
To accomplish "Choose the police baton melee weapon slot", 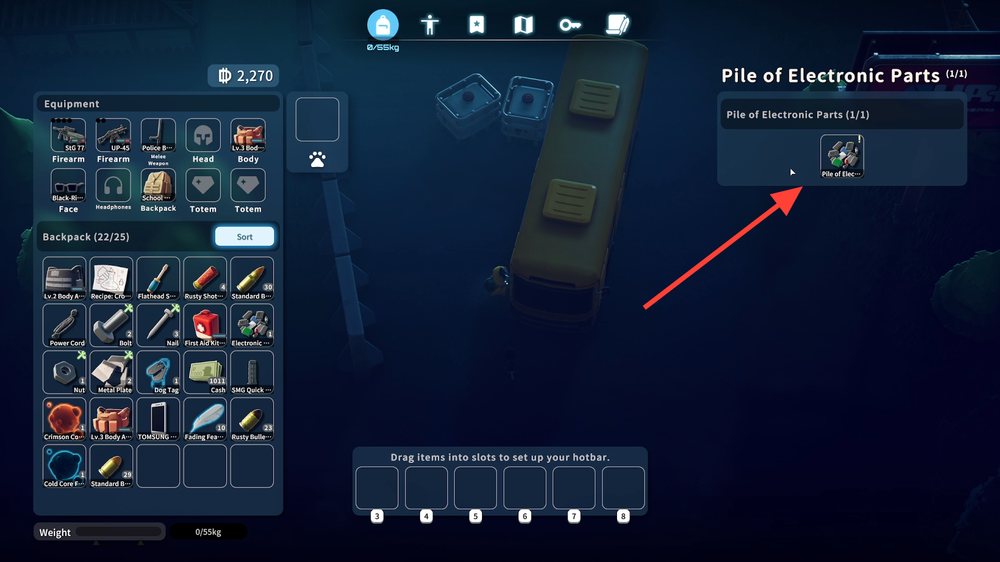I will click(158, 137).
